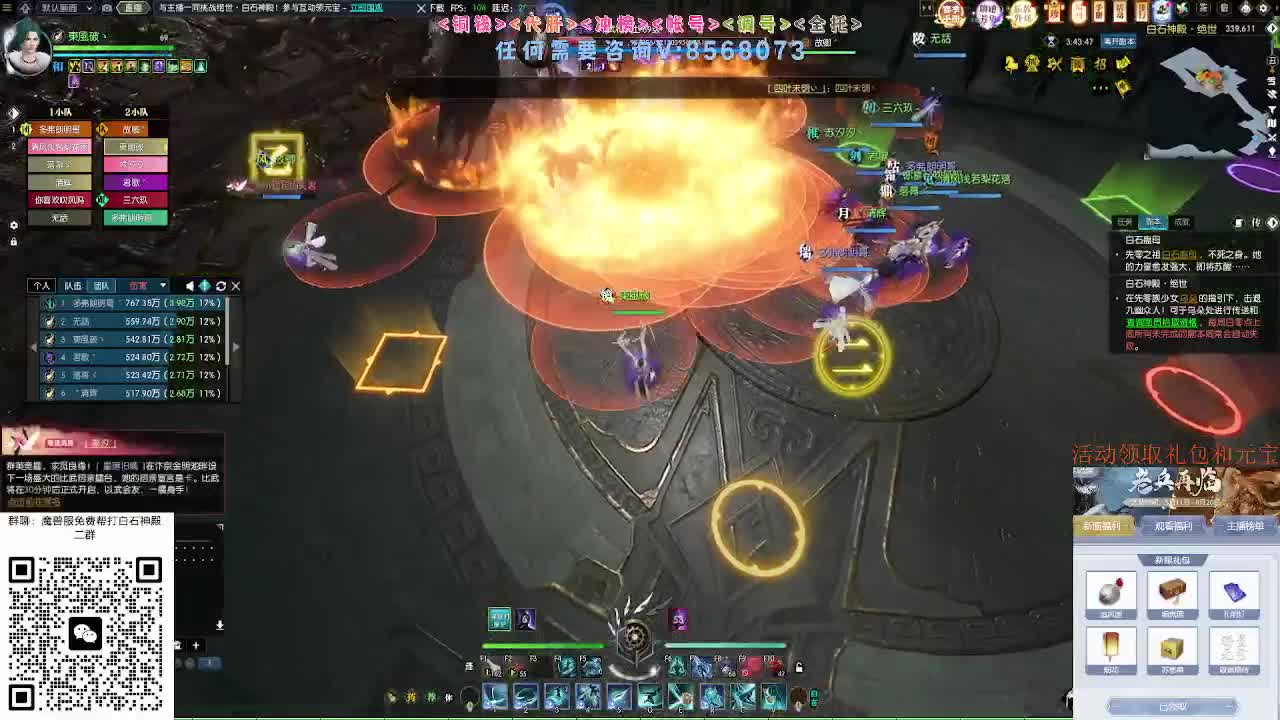Select the F1 skill icon on the hotbar
The height and width of the screenshot is (720, 1280).
[490, 666]
